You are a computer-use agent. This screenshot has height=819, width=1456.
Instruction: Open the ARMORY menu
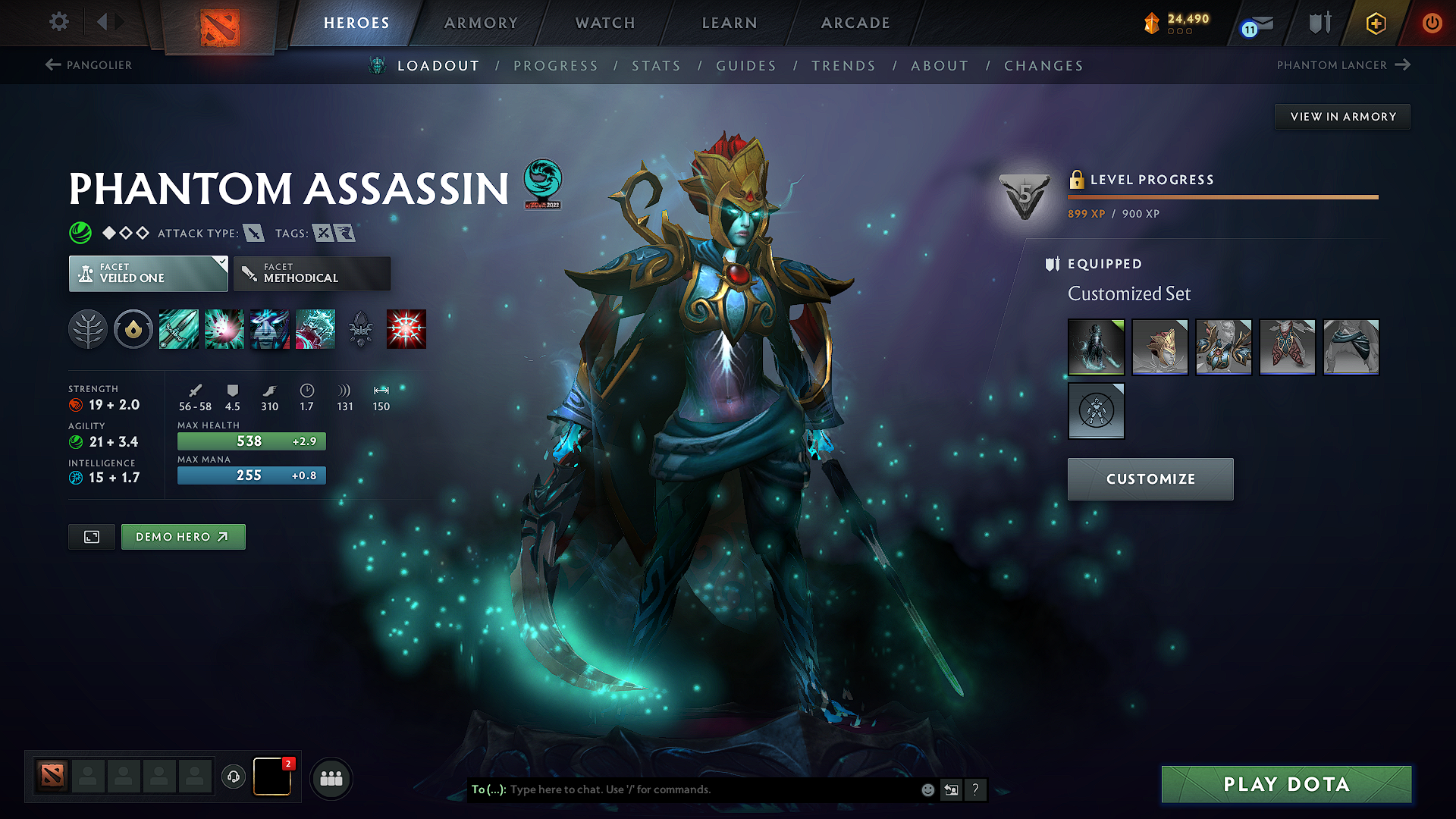[x=481, y=23]
